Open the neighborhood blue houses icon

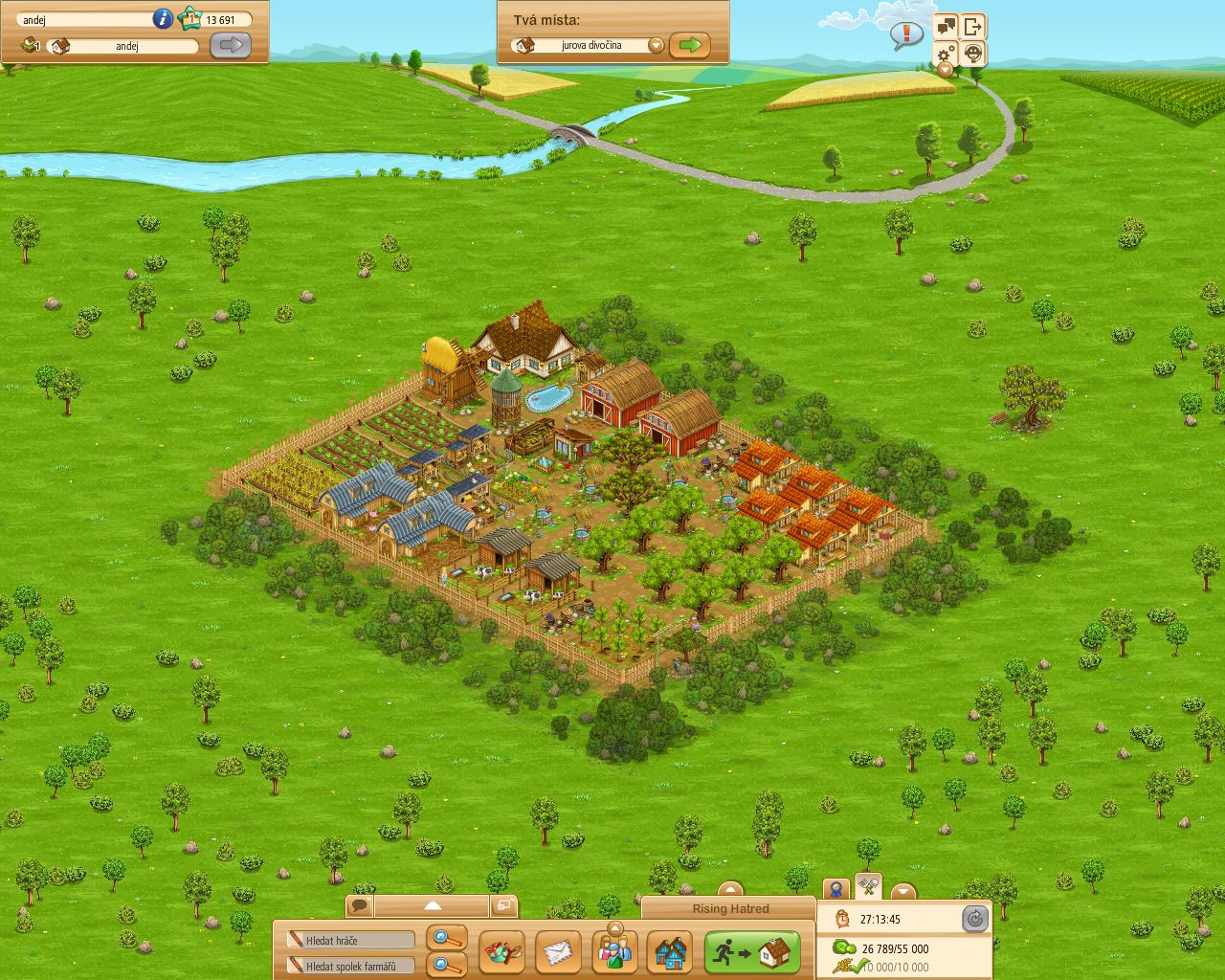(x=672, y=951)
